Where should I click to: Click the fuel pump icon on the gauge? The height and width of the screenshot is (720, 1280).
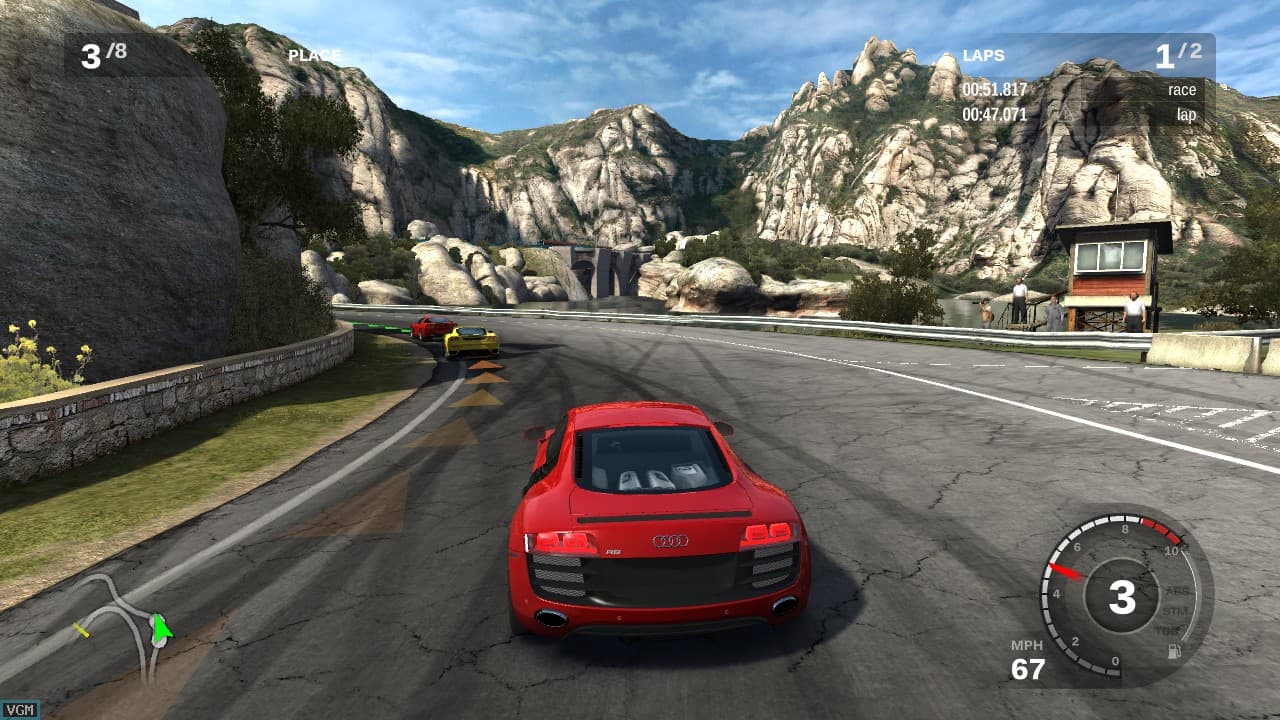point(1175,649)
